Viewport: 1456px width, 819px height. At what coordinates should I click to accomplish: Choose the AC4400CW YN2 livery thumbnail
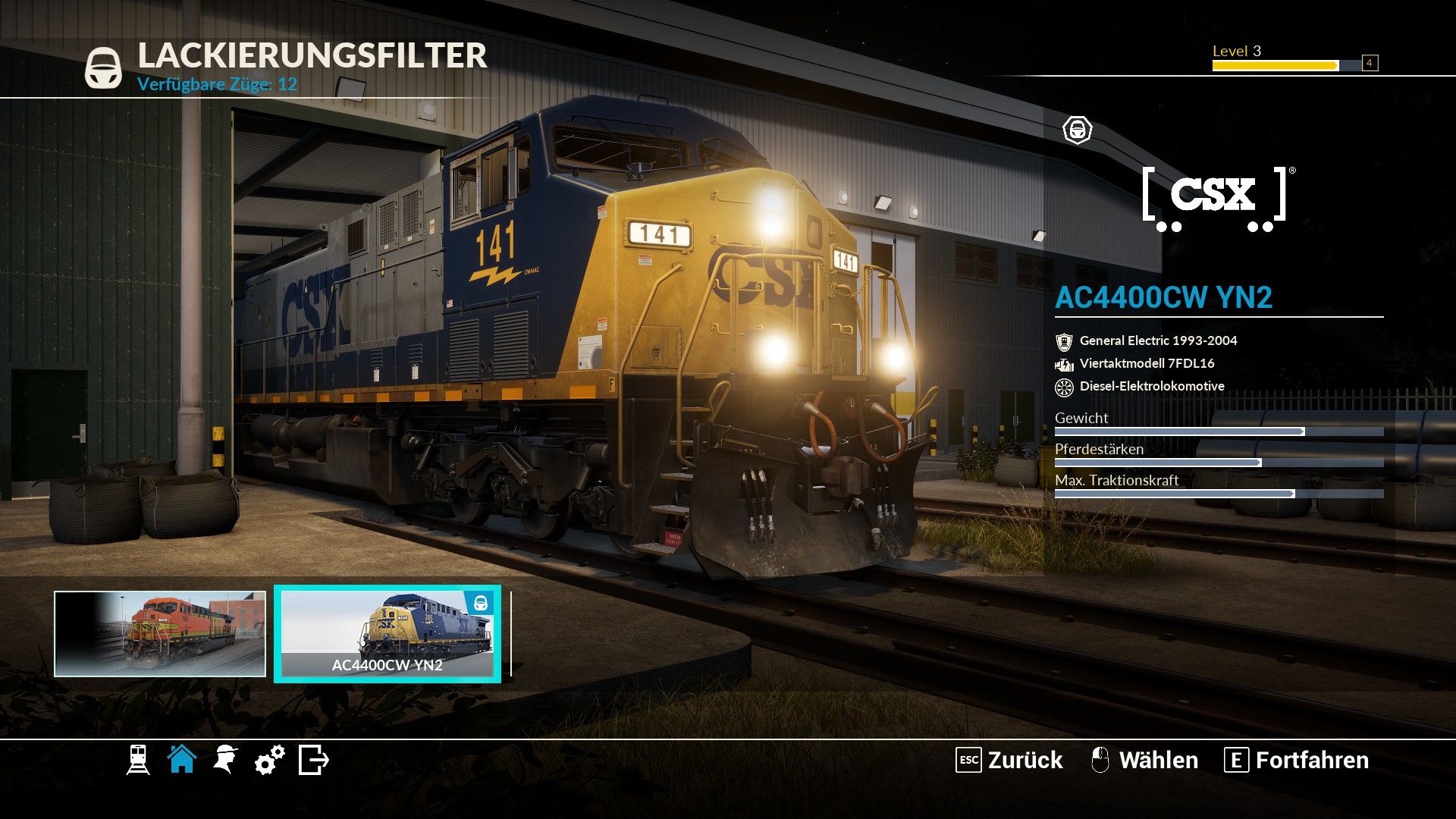[x=388, y=634]
